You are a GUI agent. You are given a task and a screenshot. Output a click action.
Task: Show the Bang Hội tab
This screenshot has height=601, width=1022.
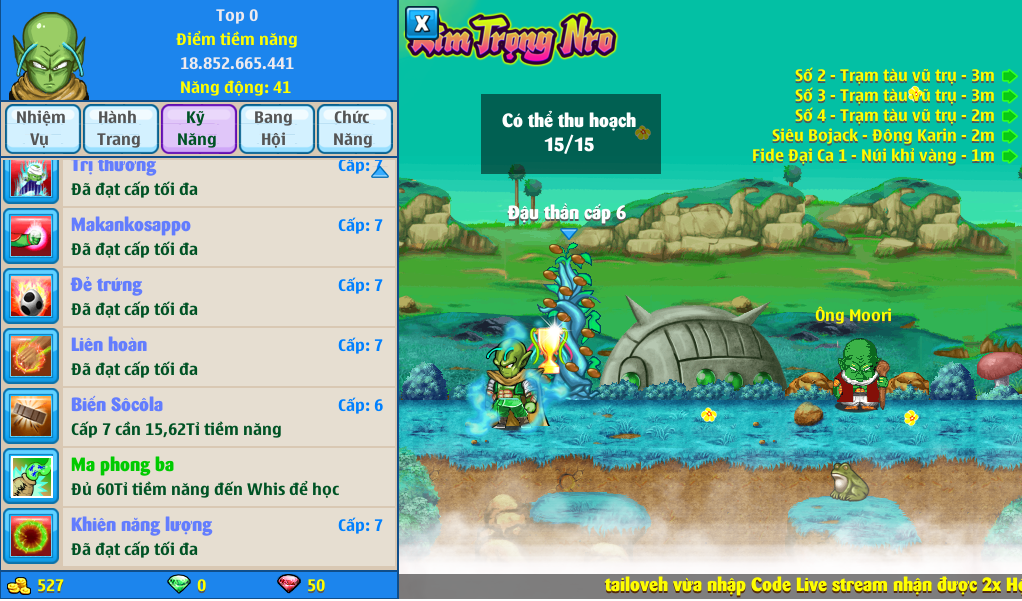276,129
